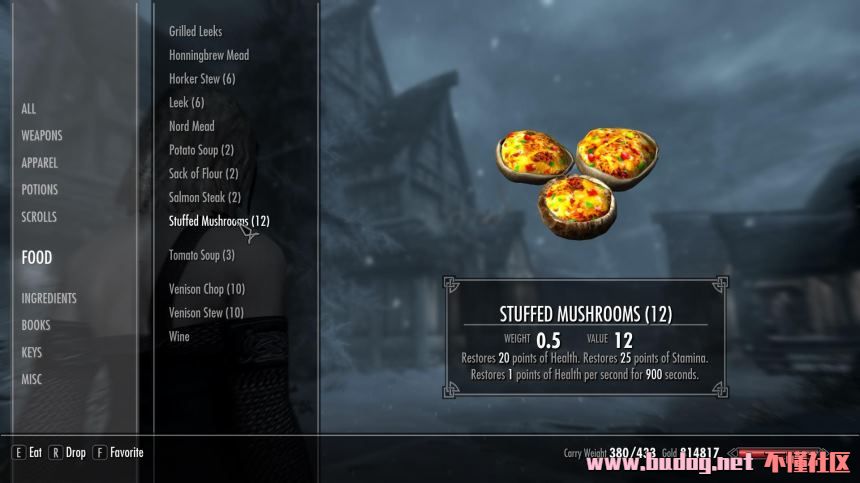860x483 pixels.
Task: Pick Venison Stew from the food list
Action: [x=206, y=313]
